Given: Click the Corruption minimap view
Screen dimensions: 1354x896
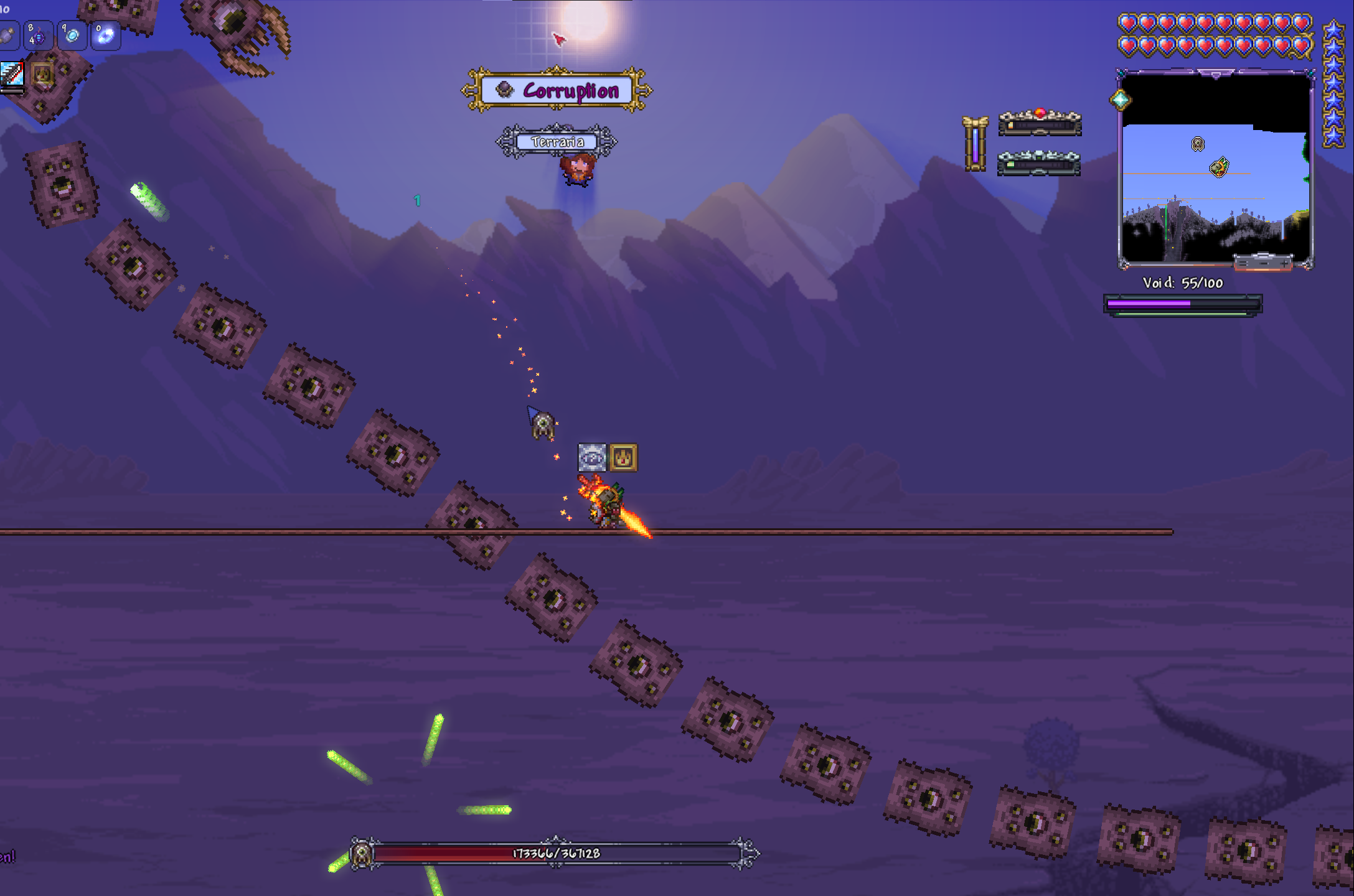Looking at the screenshot, I should (x=1215, y=187).
